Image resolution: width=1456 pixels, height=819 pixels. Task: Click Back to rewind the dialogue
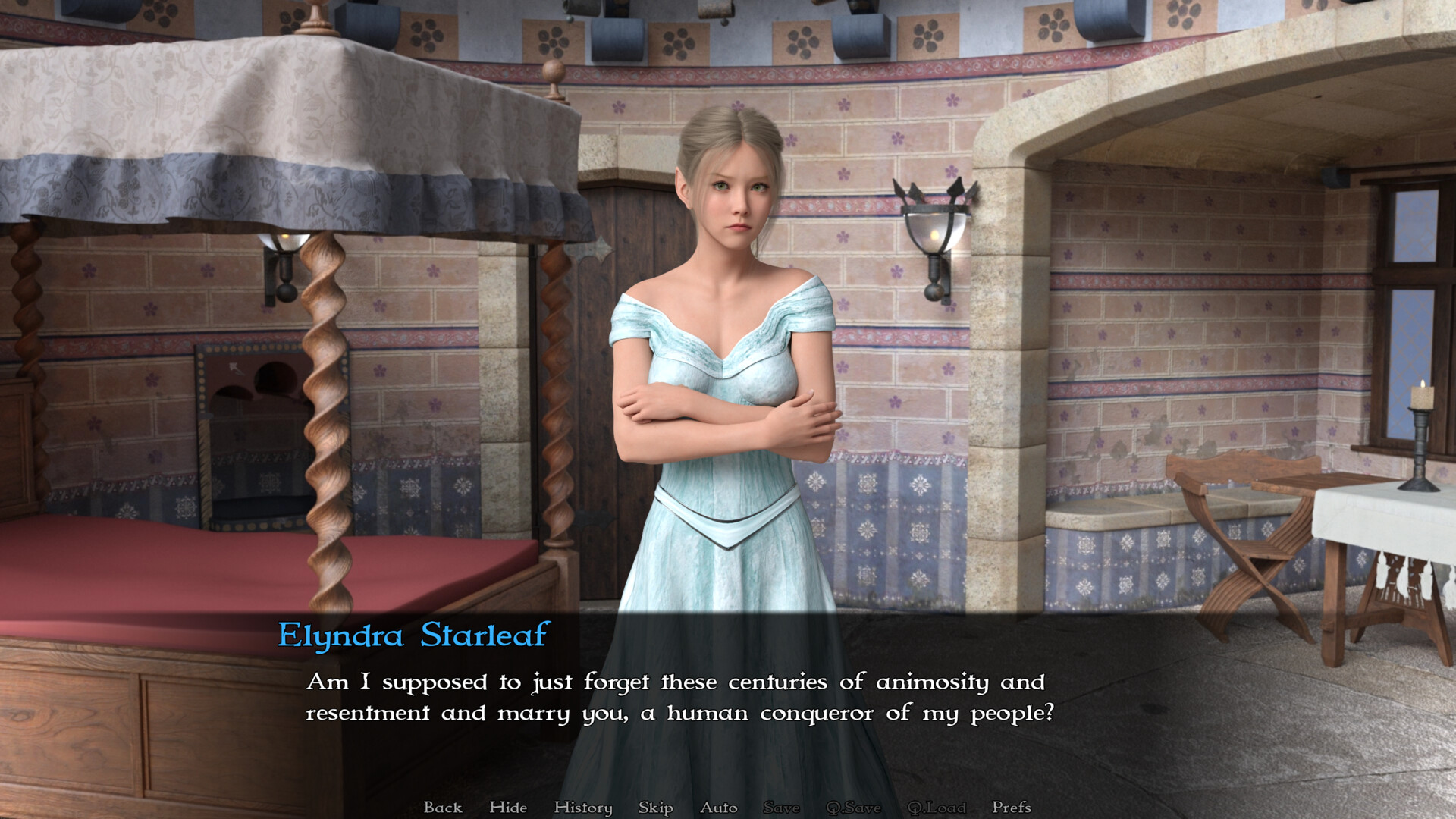[444, 808]
